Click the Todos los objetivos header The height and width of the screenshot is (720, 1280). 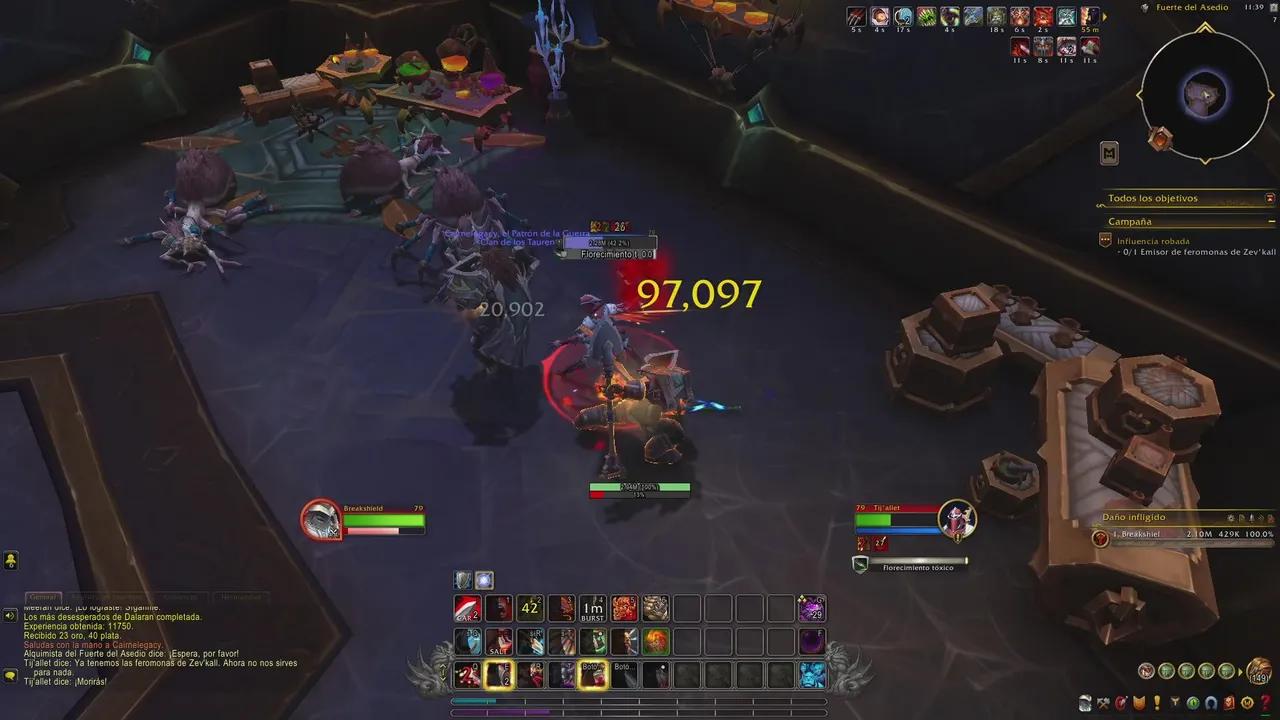1152,198
